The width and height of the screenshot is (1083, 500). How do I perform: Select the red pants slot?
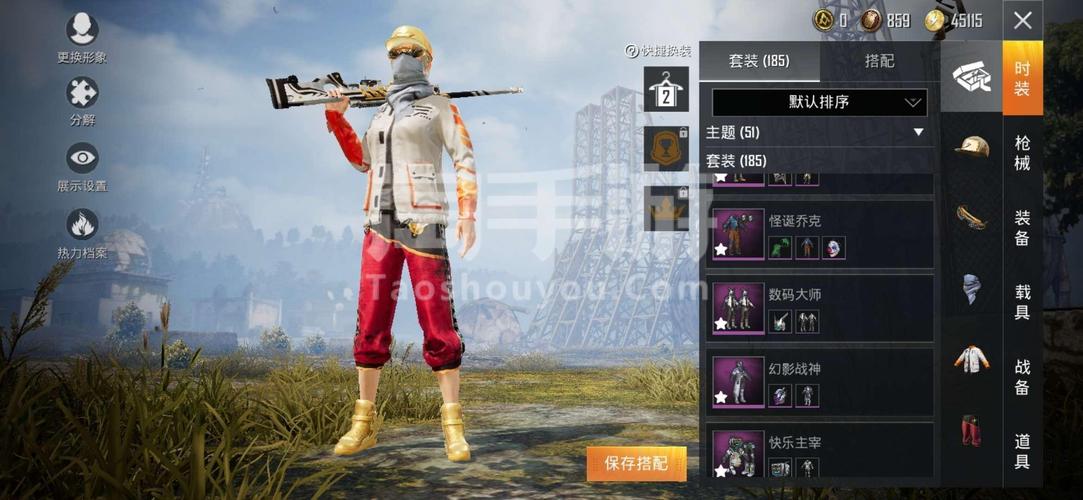[x=971, y=430]
